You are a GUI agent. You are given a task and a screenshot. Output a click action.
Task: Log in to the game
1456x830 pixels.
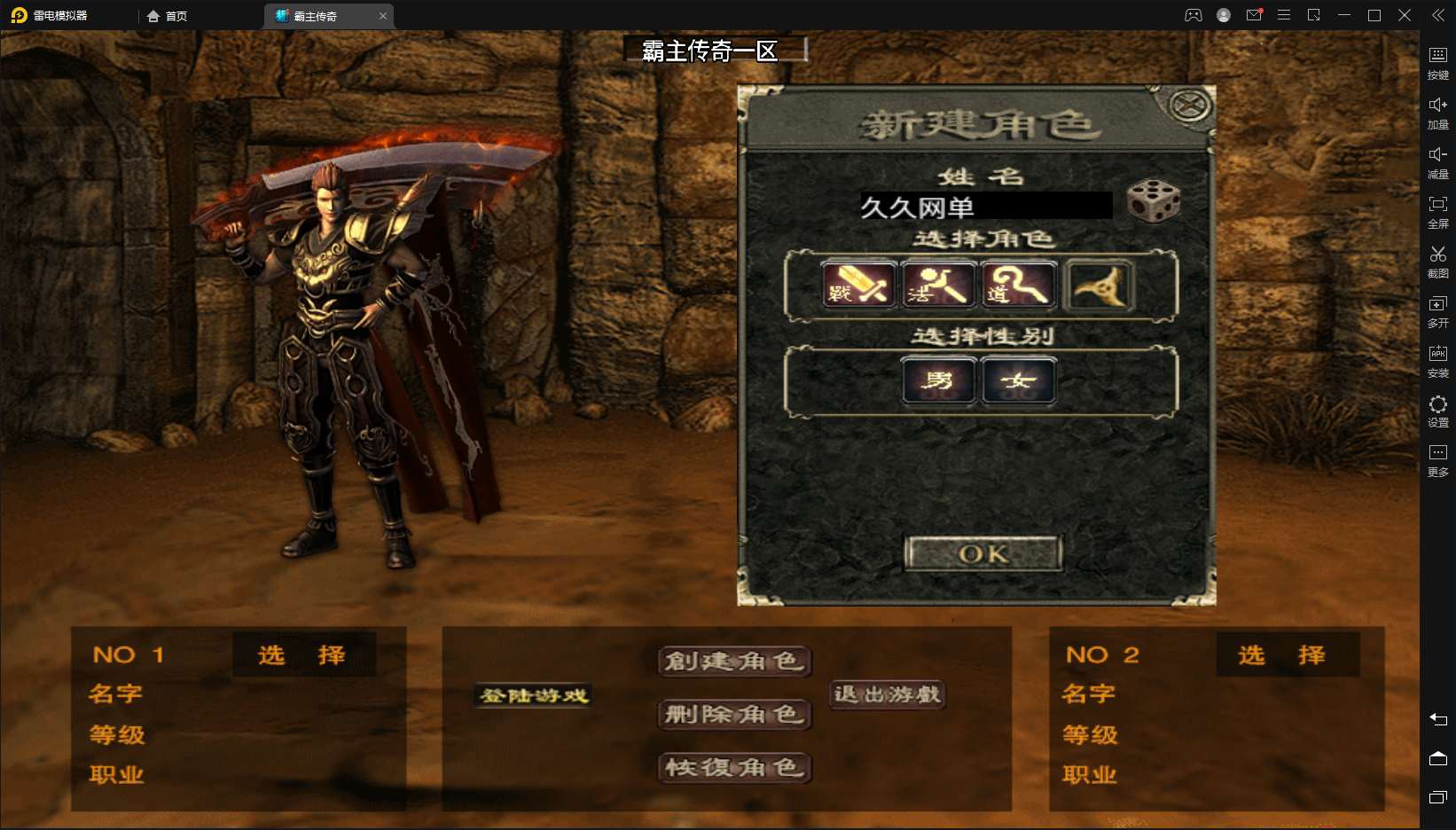pos(534,696)
